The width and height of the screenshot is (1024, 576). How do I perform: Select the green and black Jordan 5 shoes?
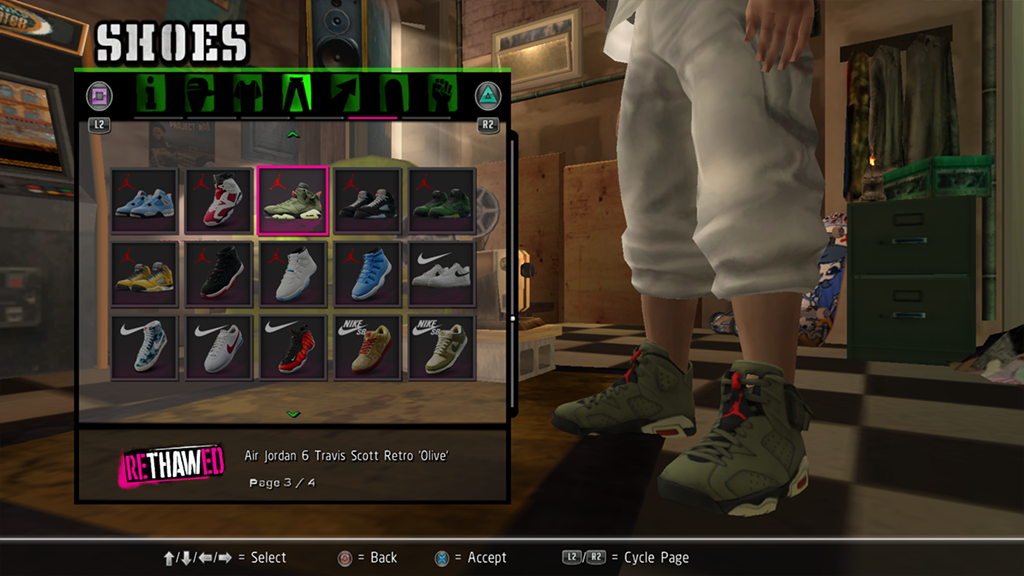click(x=441, y=200)
